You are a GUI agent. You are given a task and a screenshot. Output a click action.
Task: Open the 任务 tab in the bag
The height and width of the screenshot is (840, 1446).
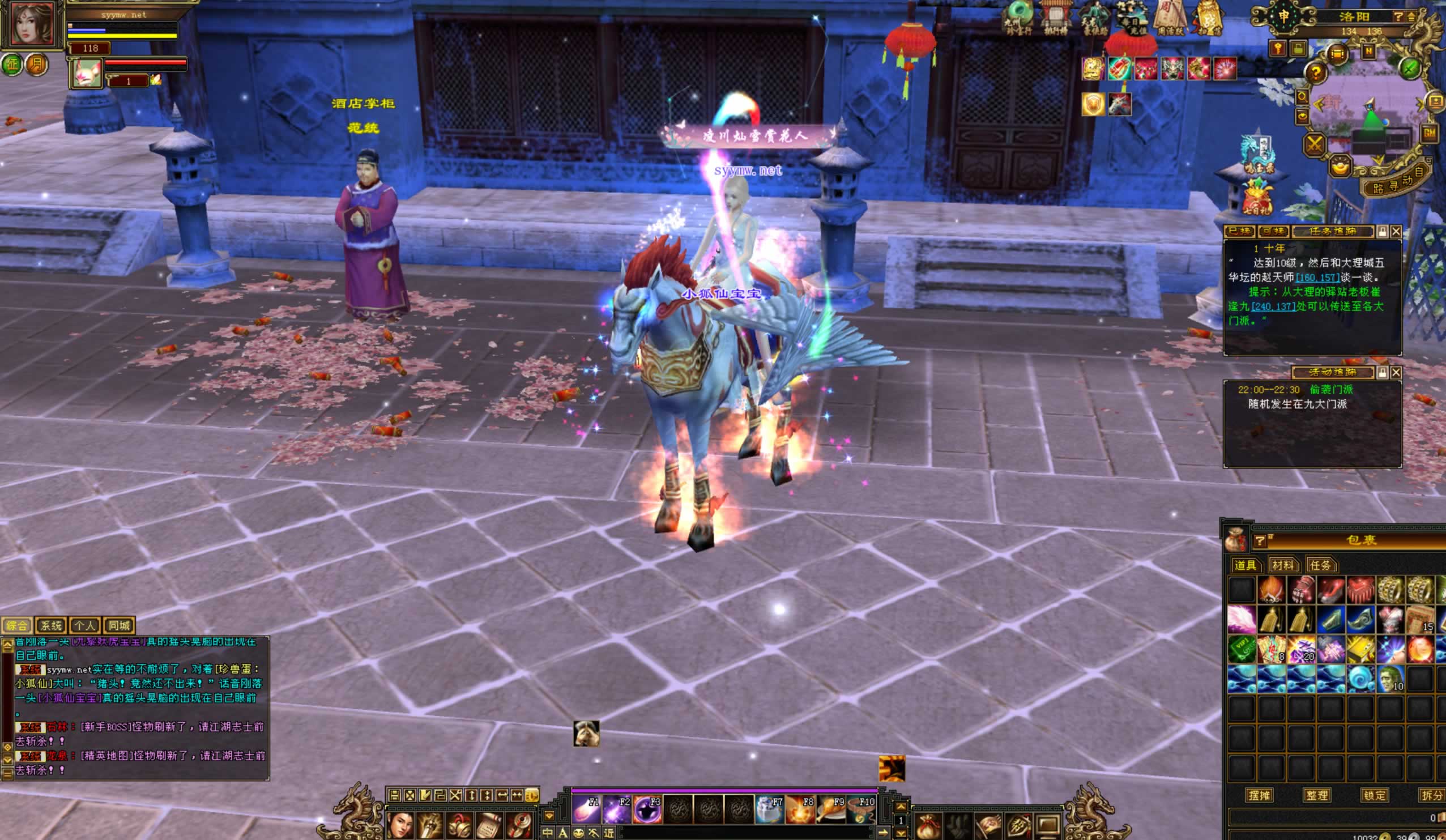(1320, 565)
